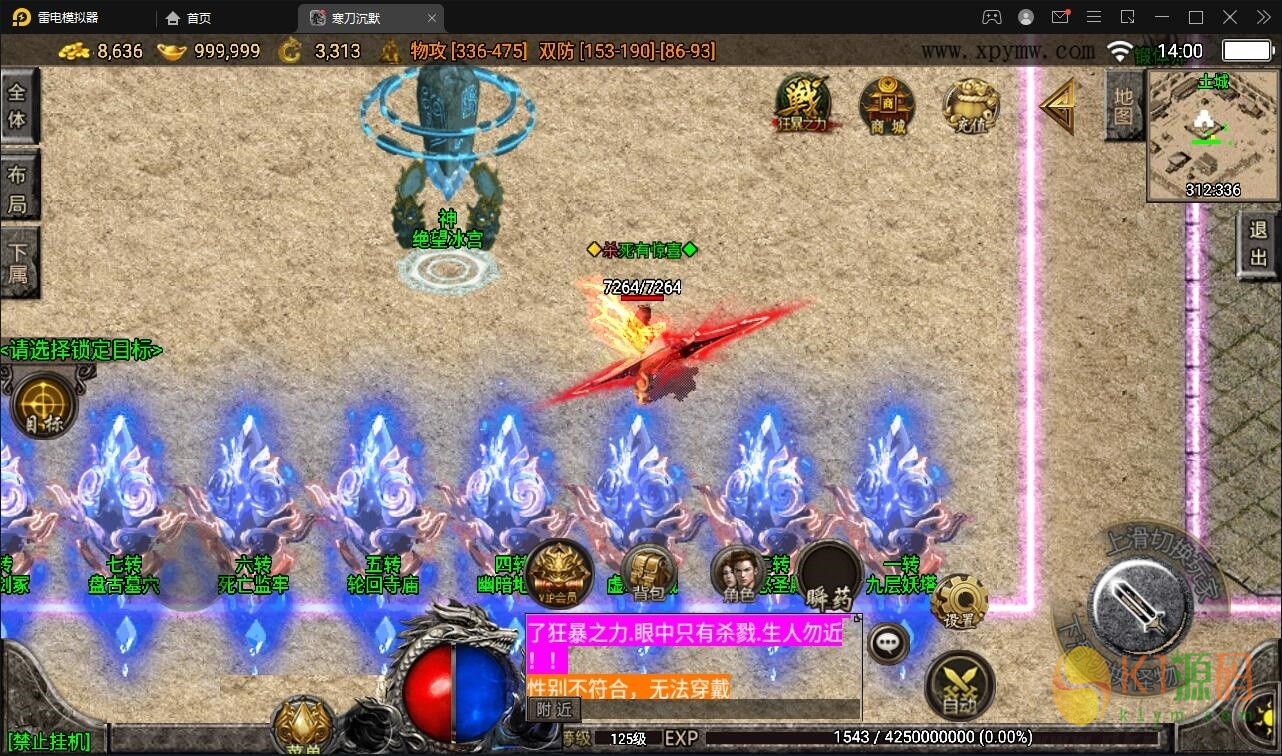The height and width of the screenshot is (756, 1282).
Task: Open the 设置 settings gear
Action: [x=959, y=603]
